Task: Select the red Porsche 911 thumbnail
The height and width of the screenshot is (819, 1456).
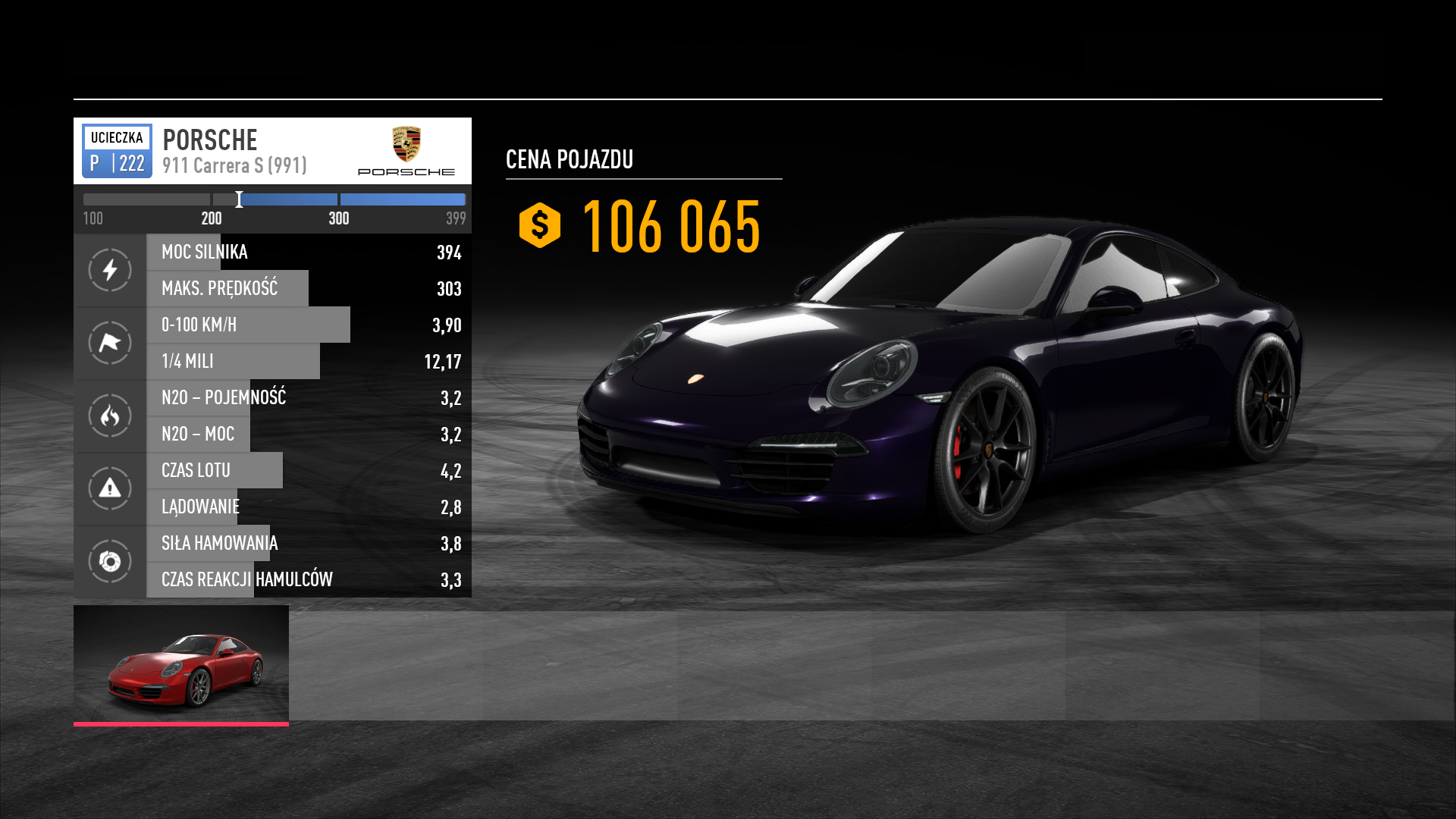Action: pos(181,664)
